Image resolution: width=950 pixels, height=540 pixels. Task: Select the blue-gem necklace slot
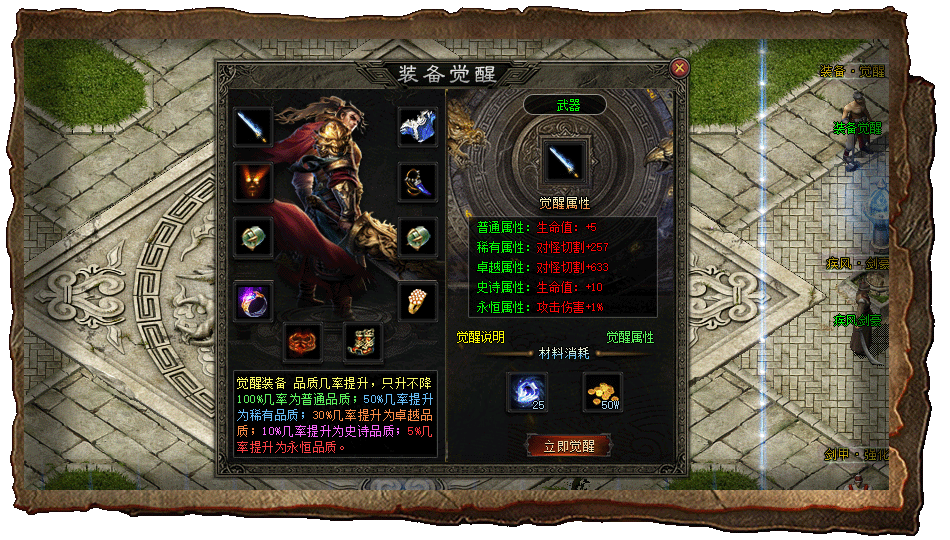pyautogui.click(x=418, y=182)
